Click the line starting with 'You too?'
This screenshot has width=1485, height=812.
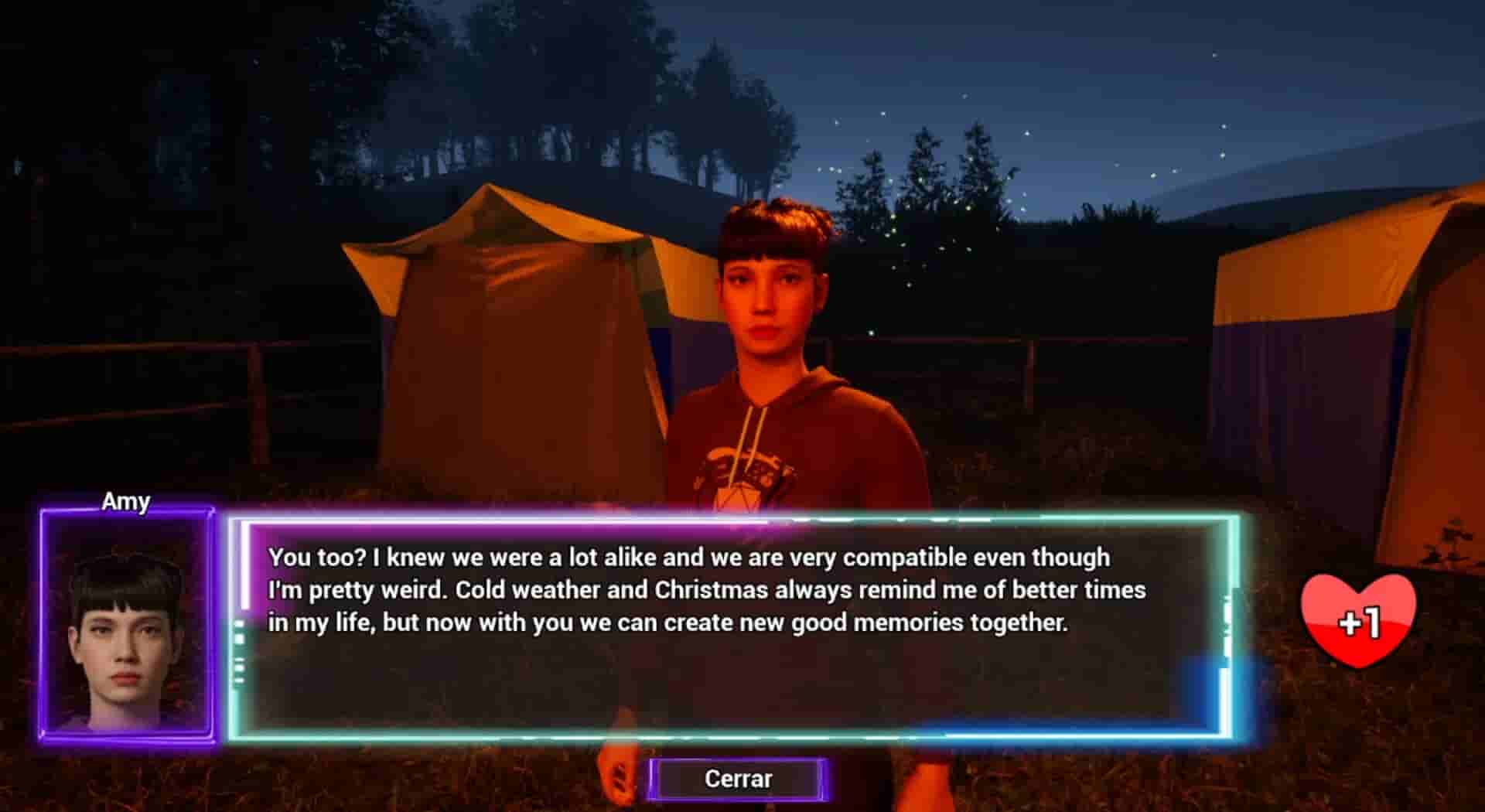point(688,557)
